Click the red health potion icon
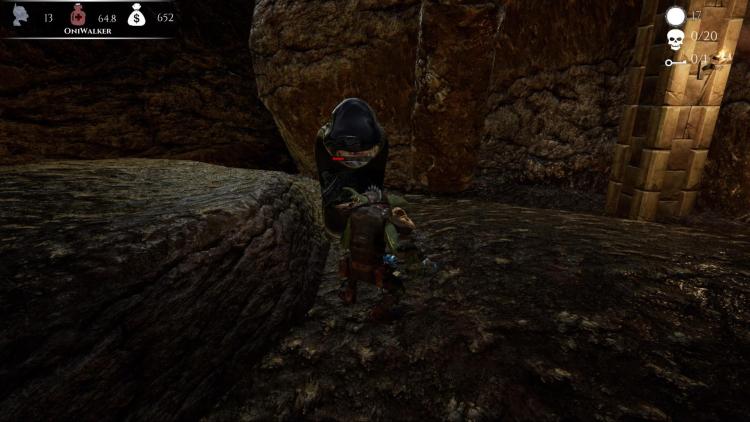The image size is (750, 422). click(78, 15)
